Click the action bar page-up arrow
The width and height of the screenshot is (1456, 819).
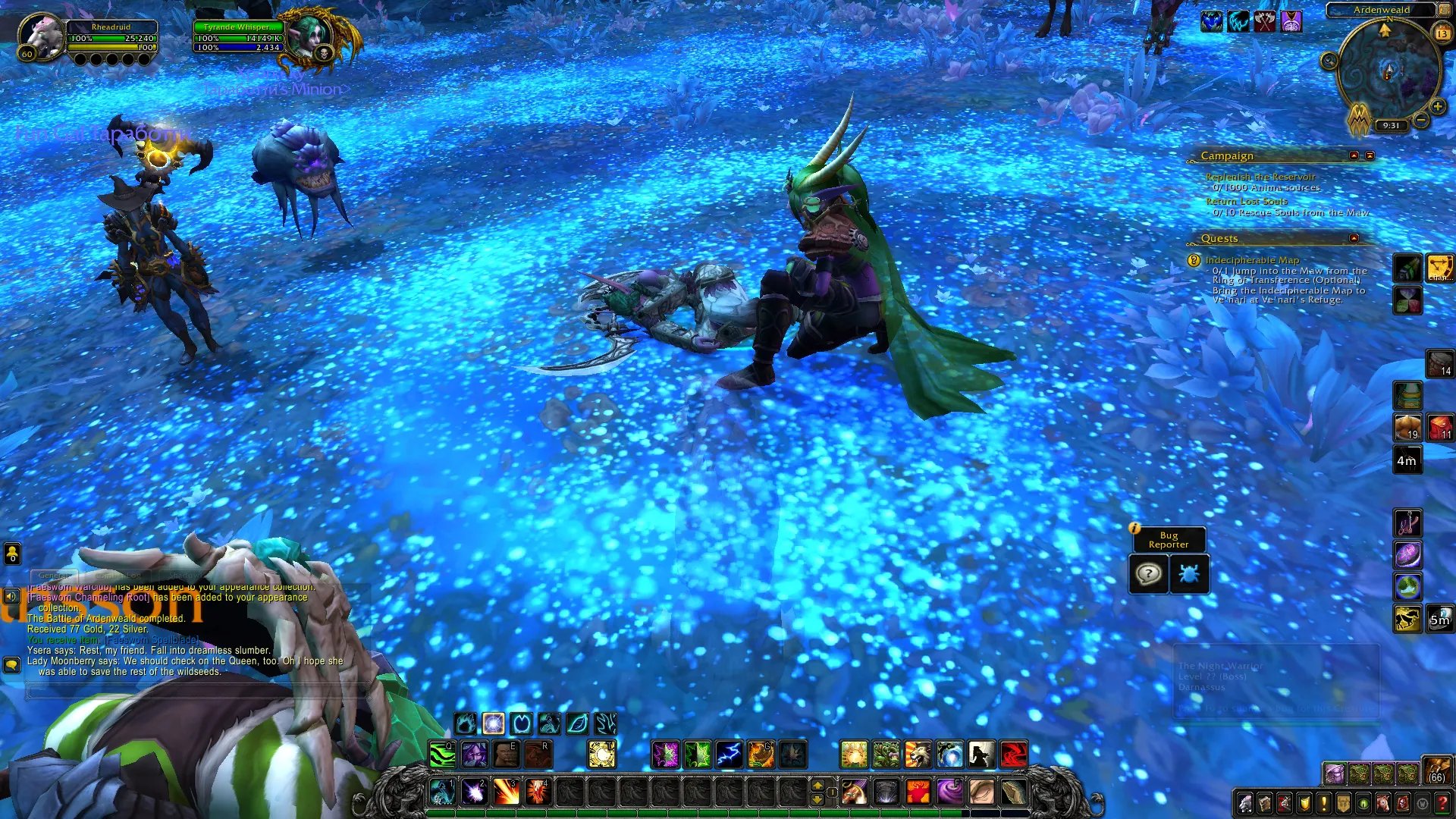tap(817, 785)
